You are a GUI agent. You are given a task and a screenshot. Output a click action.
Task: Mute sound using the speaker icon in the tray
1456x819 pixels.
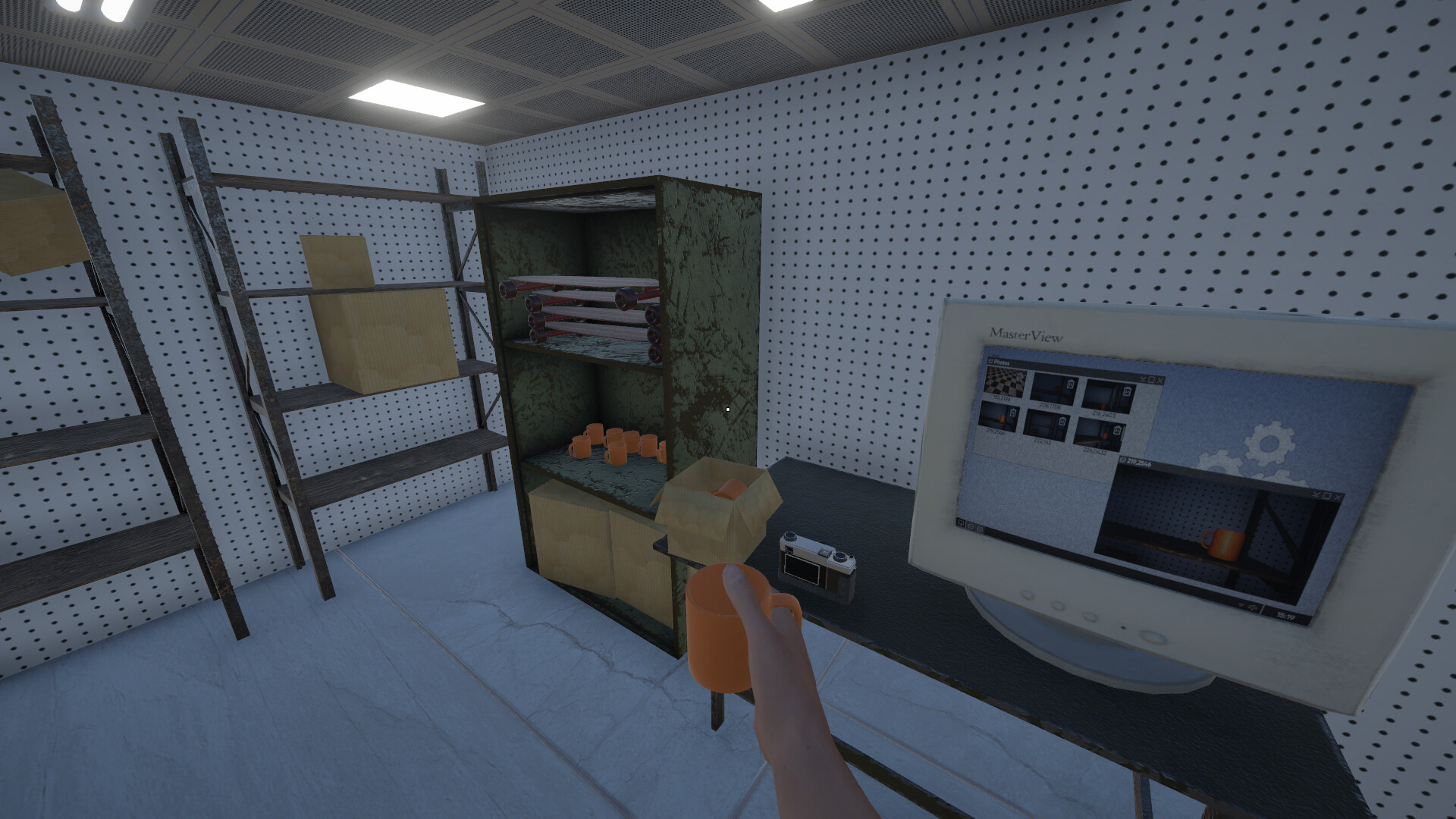pos(1252,607)
